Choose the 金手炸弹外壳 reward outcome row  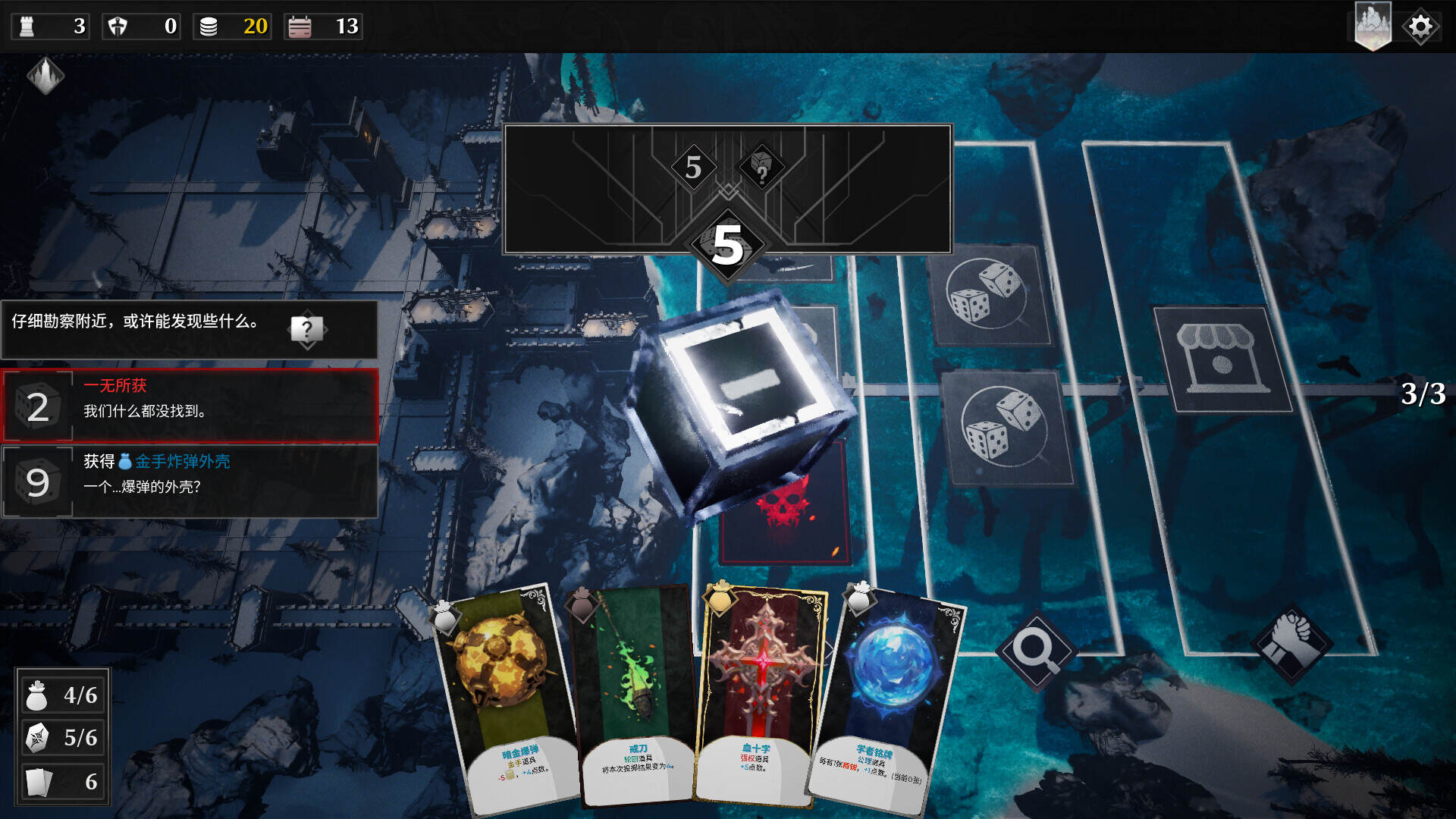tap(190, 482)
